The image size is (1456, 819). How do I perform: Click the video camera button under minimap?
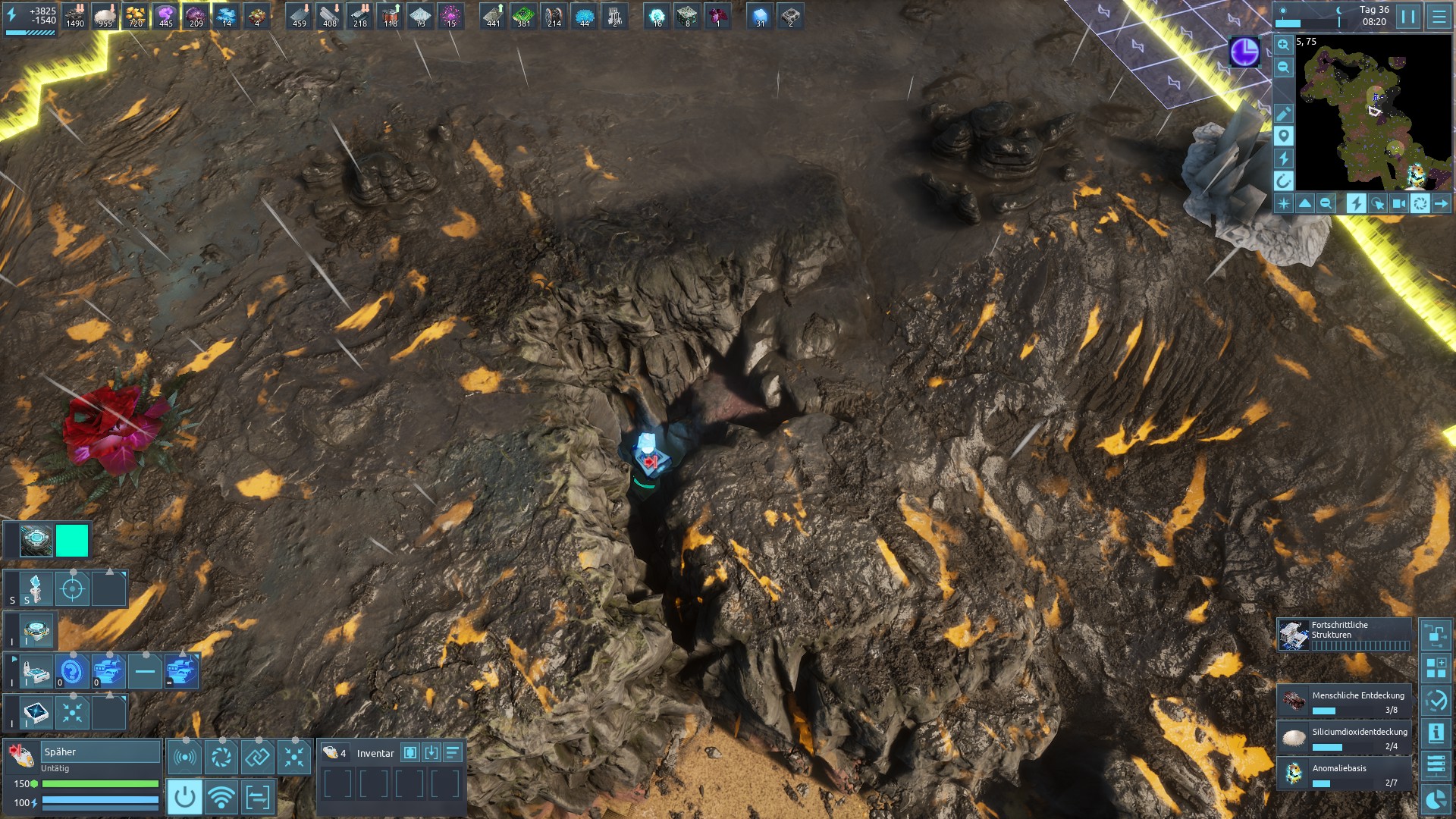1399,203
